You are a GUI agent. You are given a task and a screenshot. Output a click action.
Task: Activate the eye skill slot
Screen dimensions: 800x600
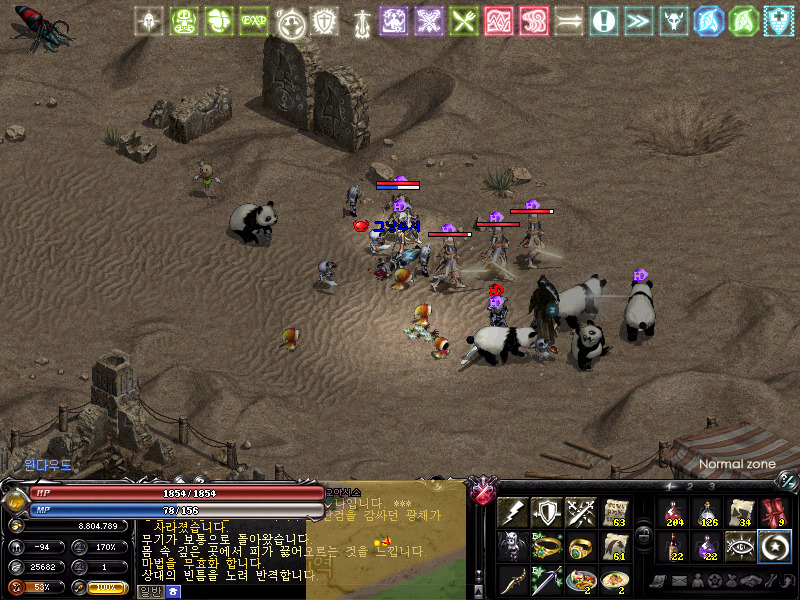click(741, 547)
